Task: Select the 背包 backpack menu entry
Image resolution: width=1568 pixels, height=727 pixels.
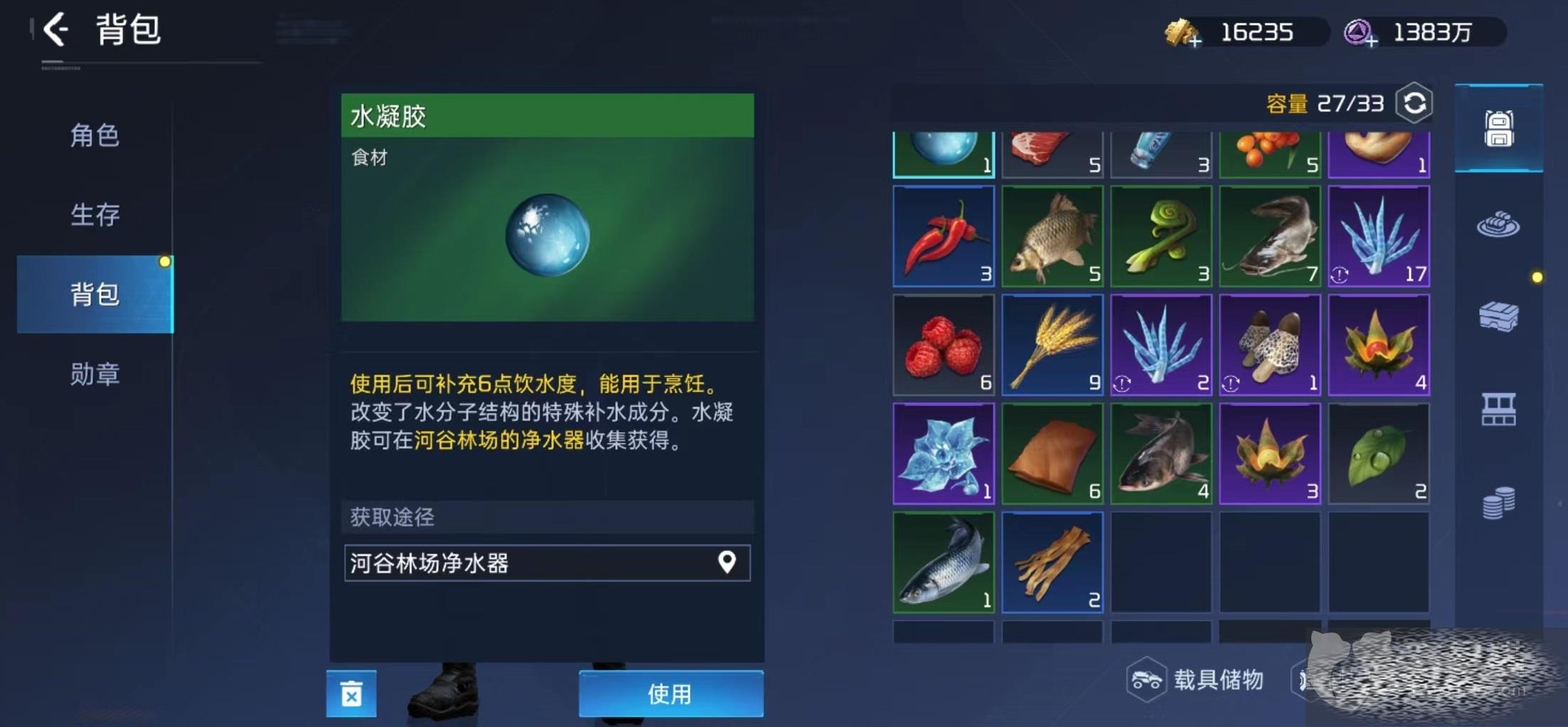Action: click(x=95, y=294)
